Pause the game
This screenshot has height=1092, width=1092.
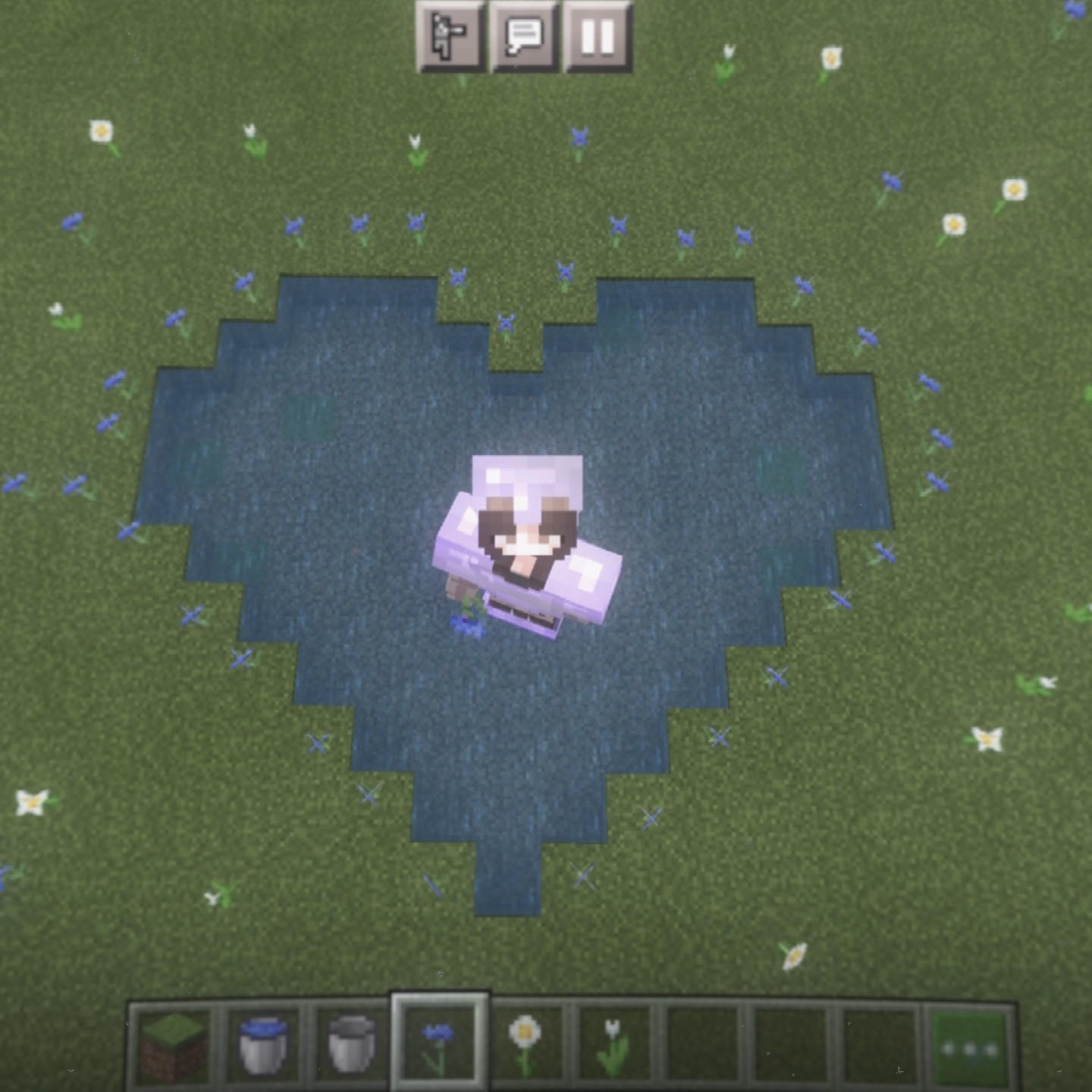coord(598,36)
